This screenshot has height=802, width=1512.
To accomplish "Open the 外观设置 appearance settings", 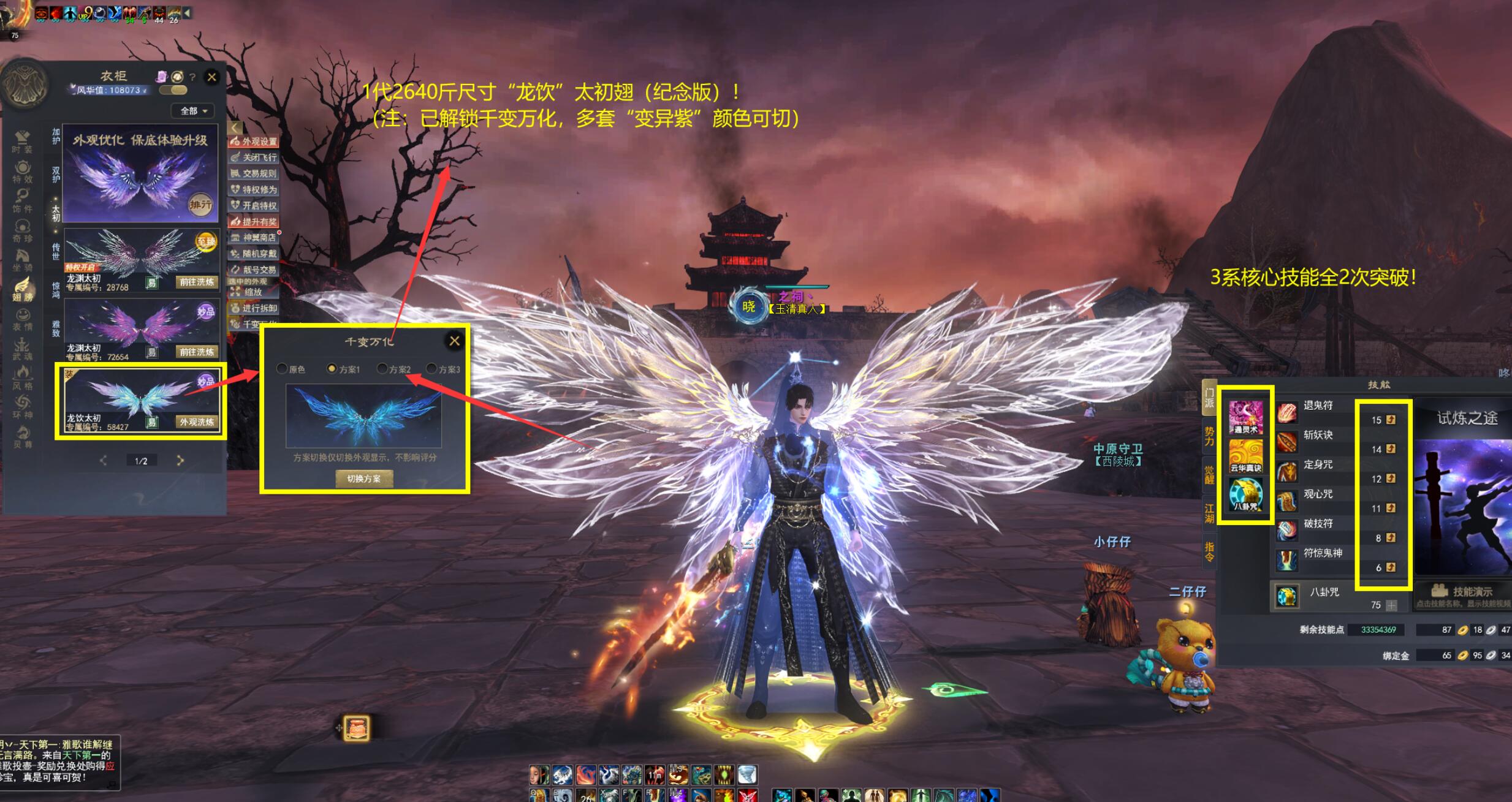I will pyautogui.click(x=254, y=142).
